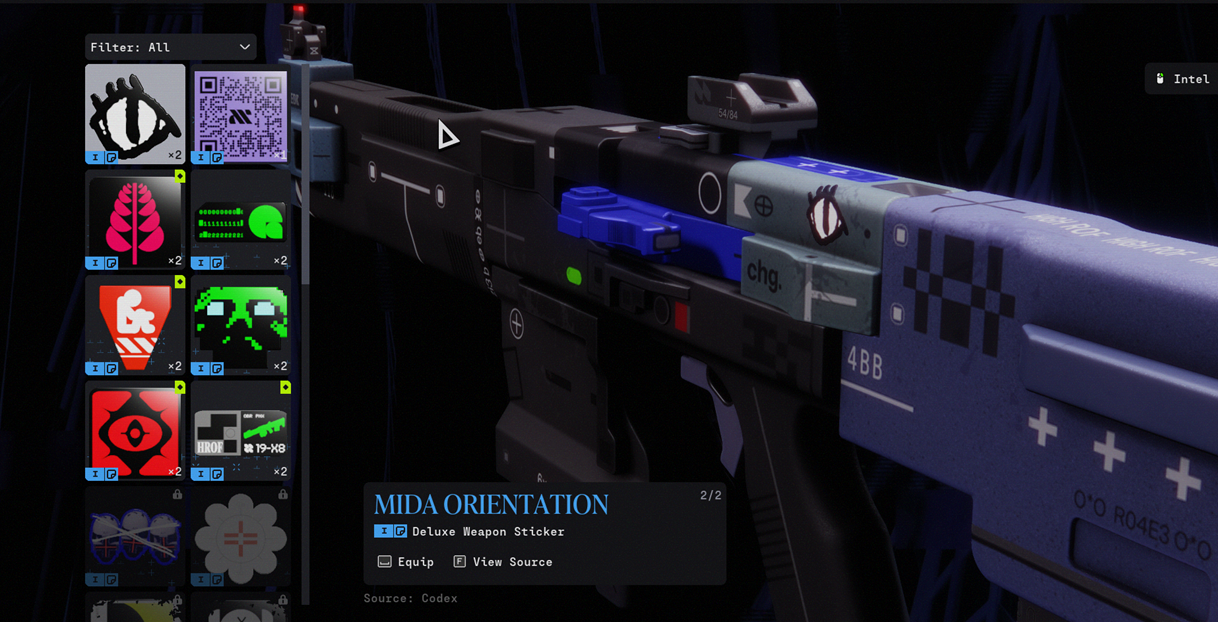Click the locked grey flower sticker
This screenshot has height=622, width=1218.
coord(240,536)
